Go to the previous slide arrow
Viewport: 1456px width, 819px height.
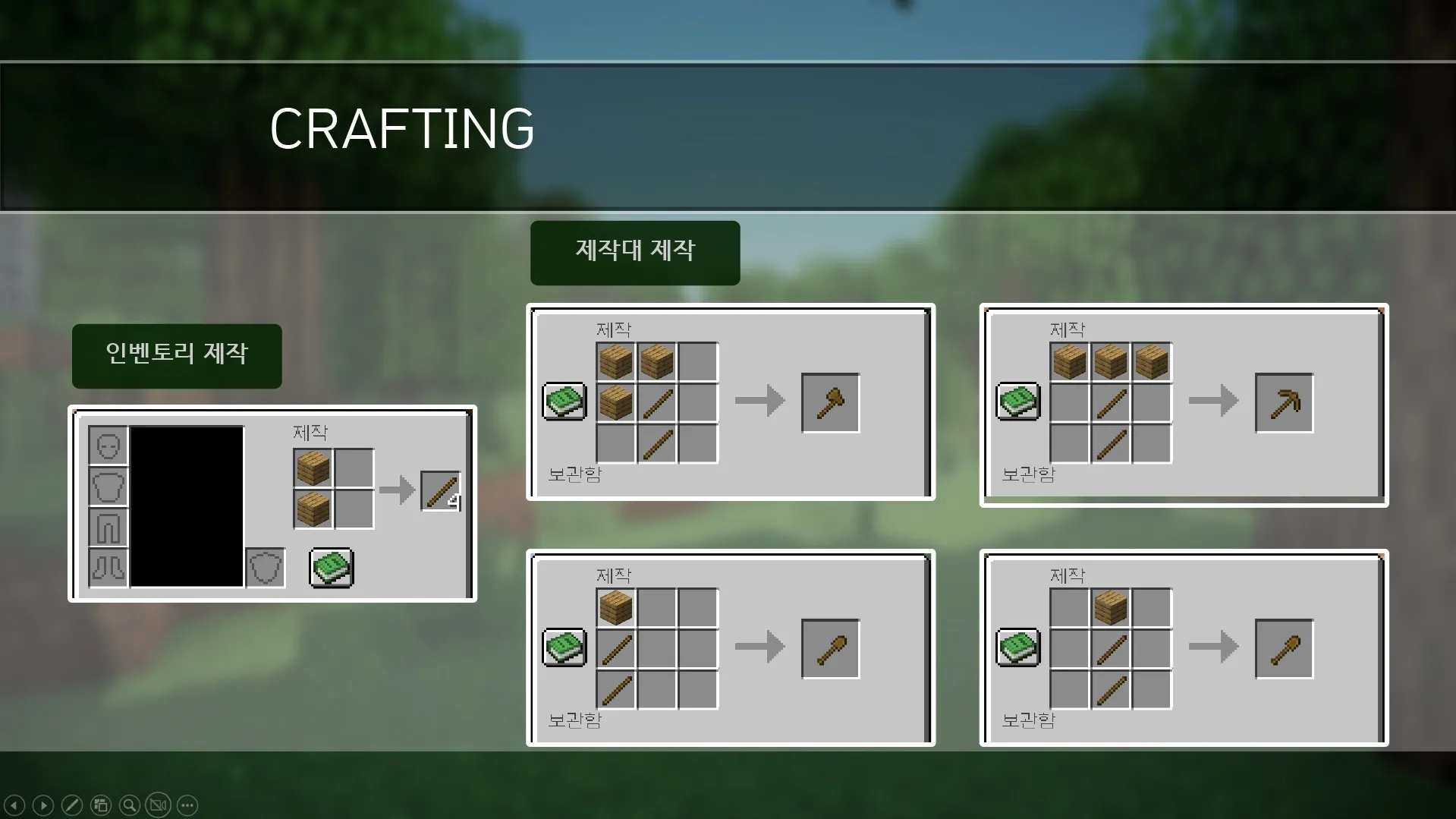tap(15, 805)
